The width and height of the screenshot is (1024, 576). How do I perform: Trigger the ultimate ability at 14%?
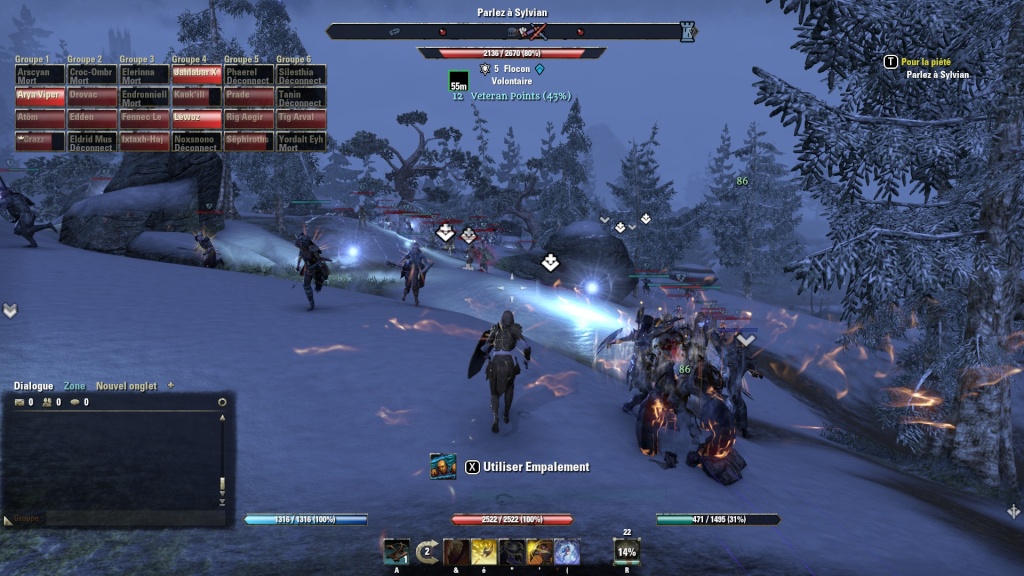point(627,551)
